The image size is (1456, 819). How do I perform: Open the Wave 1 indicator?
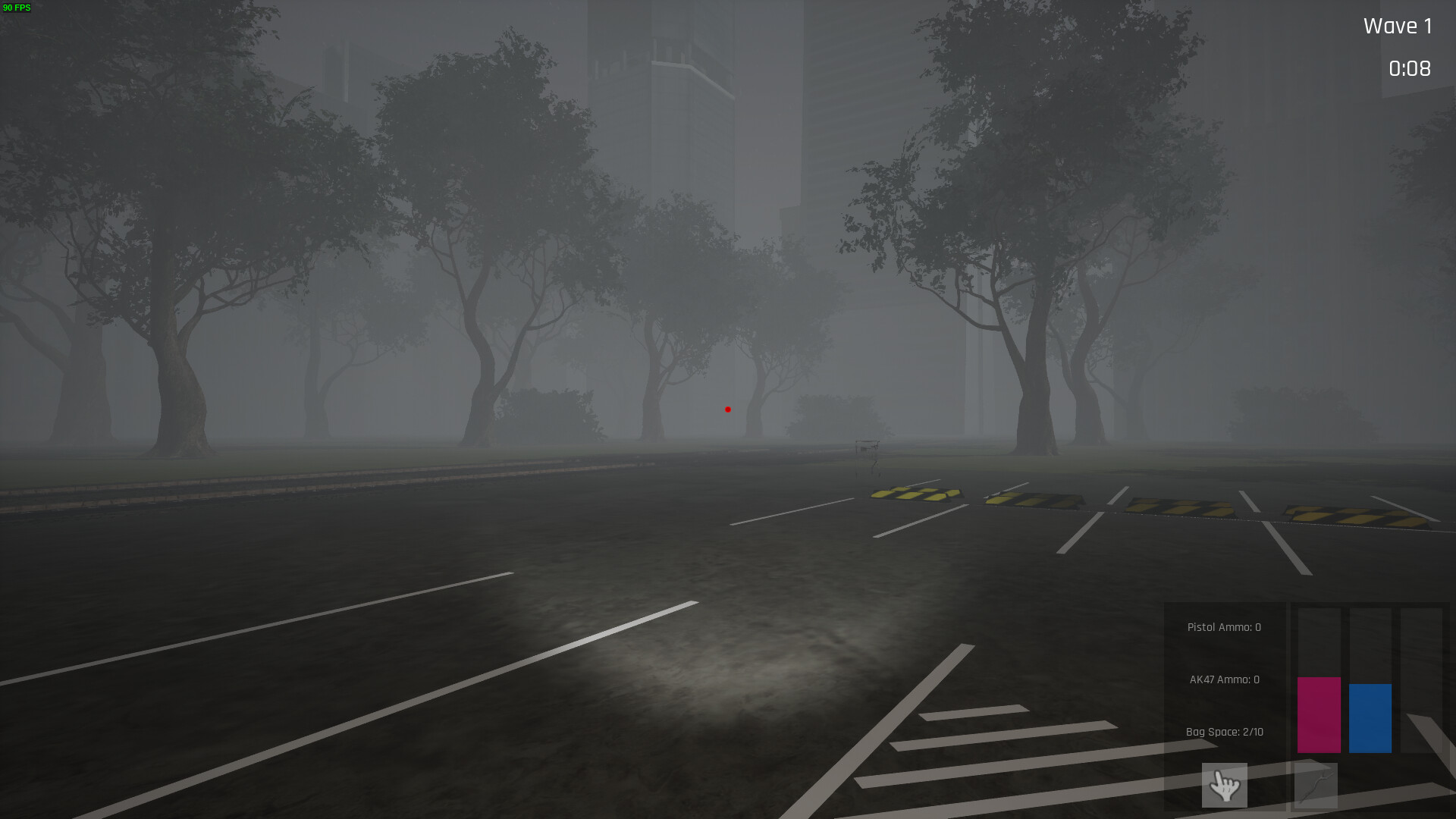(x=1397, y=26)
